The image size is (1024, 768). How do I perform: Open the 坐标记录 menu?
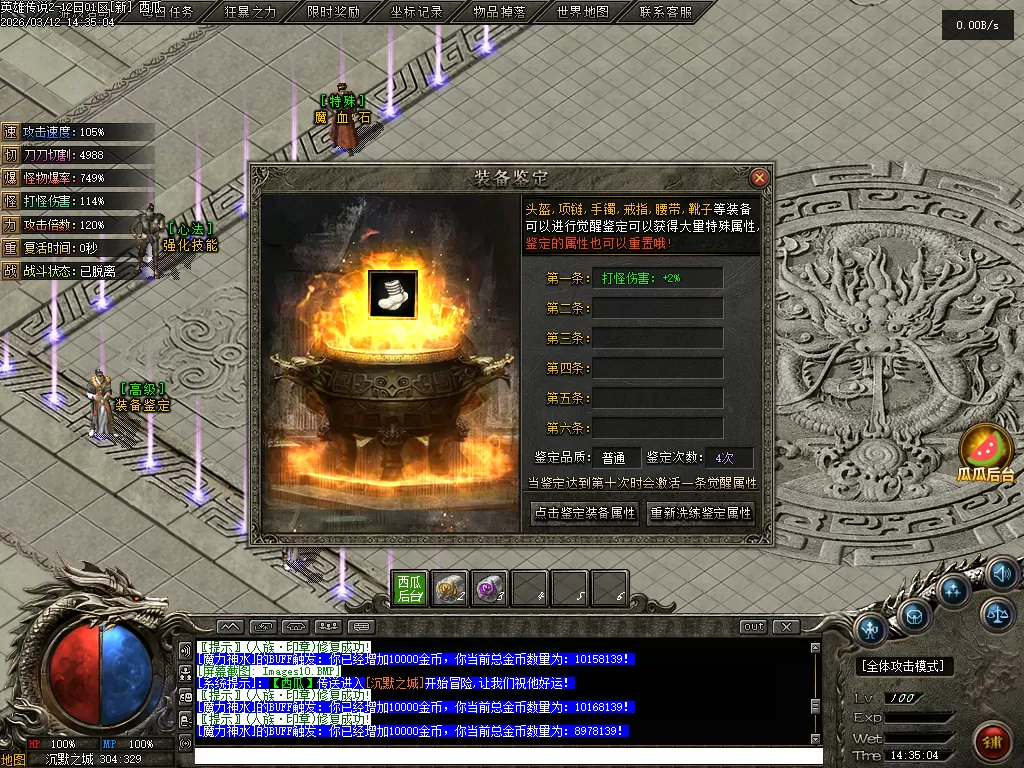417,12
